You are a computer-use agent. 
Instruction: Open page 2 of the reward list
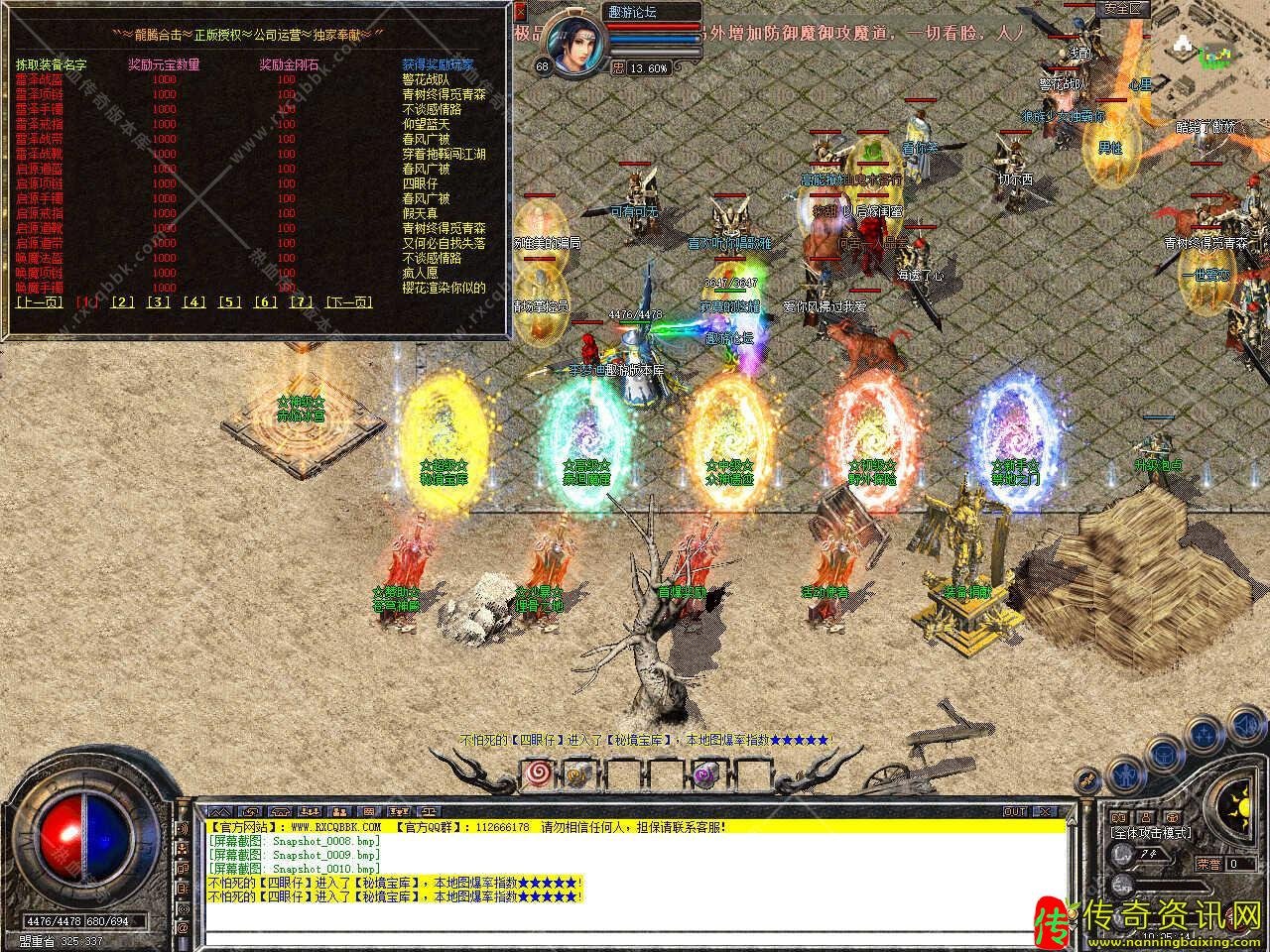coord(123,302)
